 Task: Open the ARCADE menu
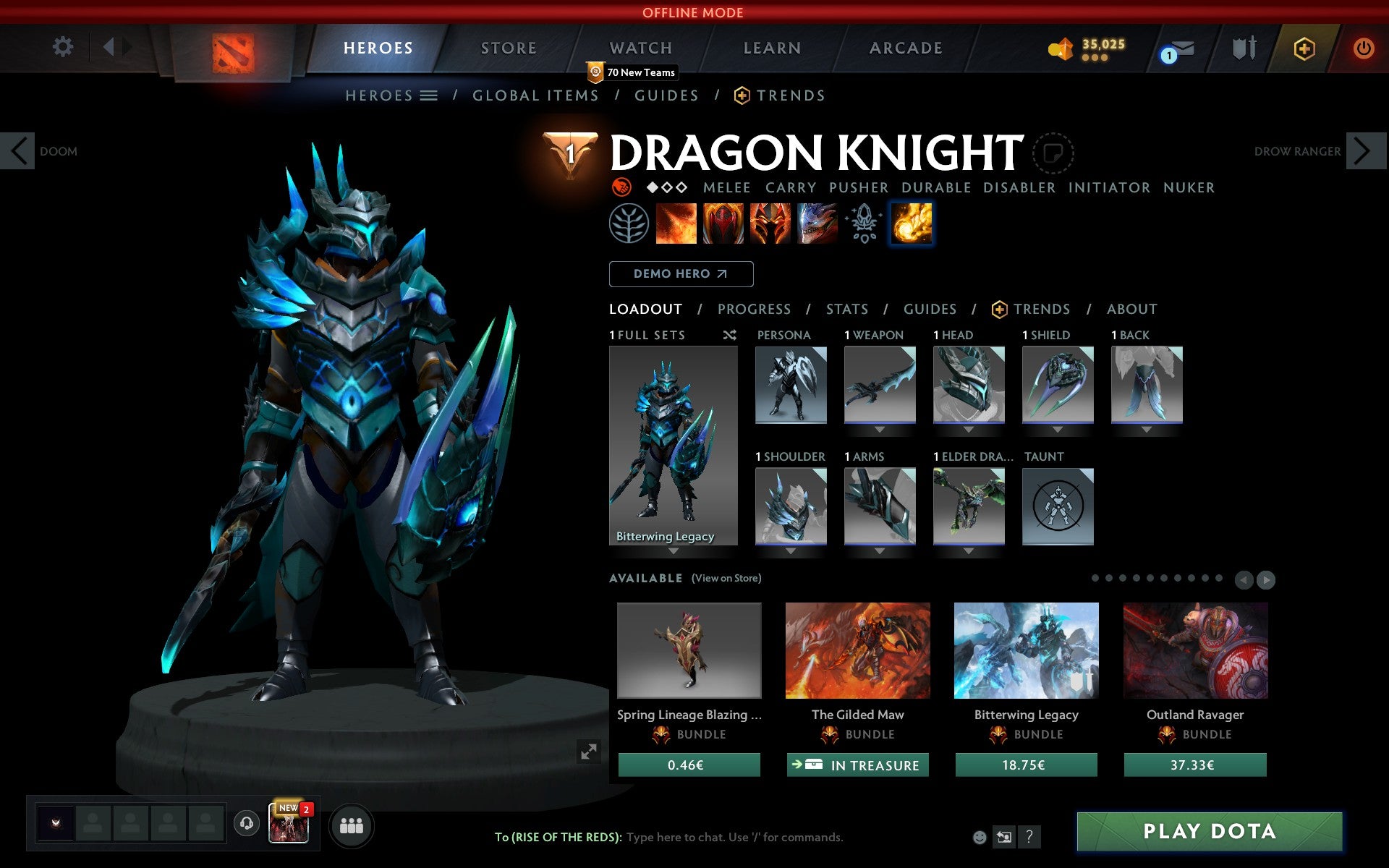(x=905, y=48)
